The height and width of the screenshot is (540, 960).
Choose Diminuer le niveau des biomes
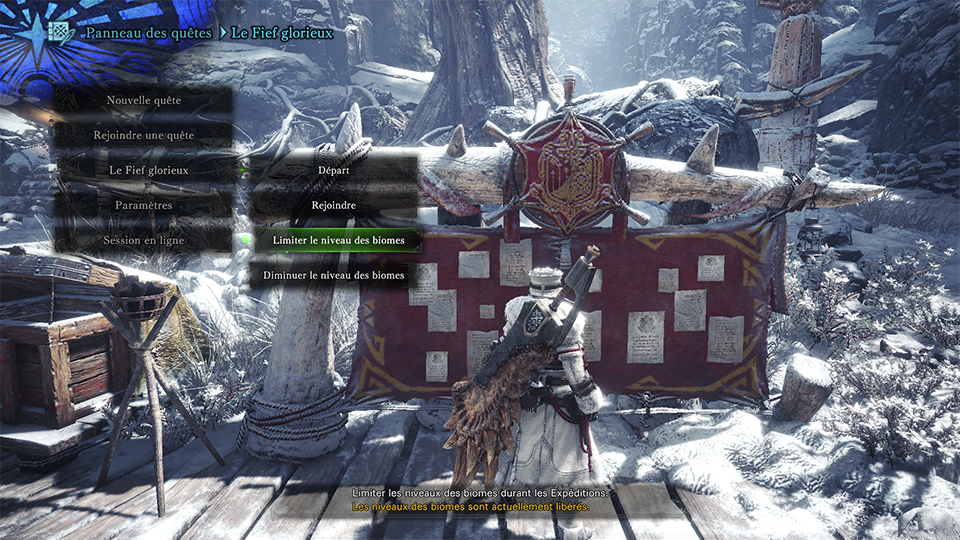click(x=333, y=275)
